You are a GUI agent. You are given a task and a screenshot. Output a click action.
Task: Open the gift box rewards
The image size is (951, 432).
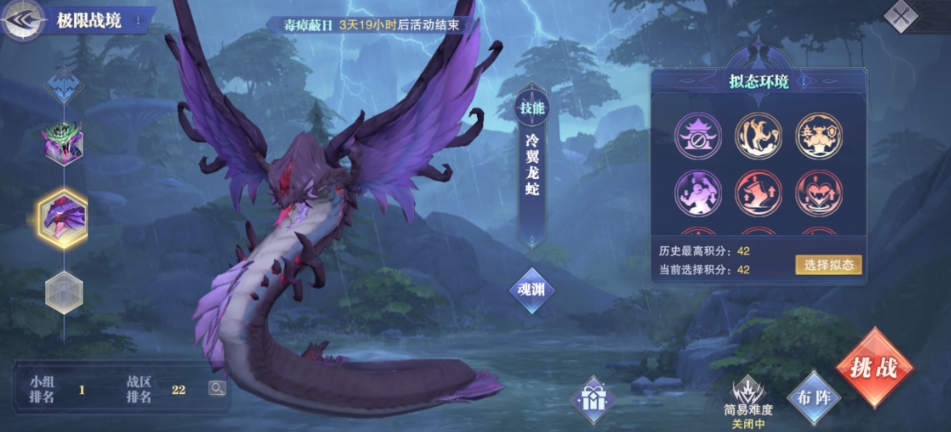pos(592,399)
